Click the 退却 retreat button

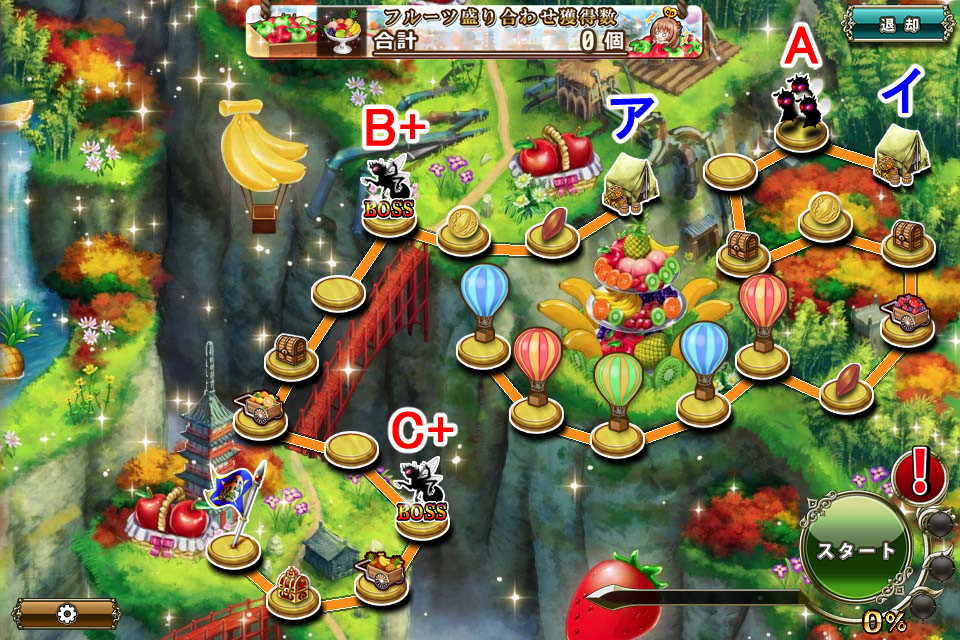point(897,24)
